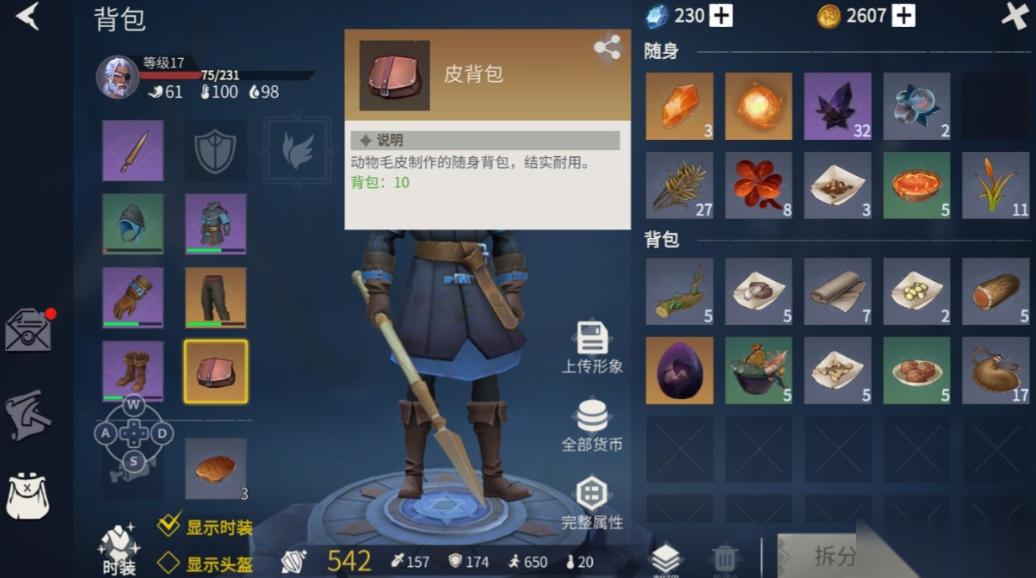Open 全部货币 all currencies

pos(592,425)
